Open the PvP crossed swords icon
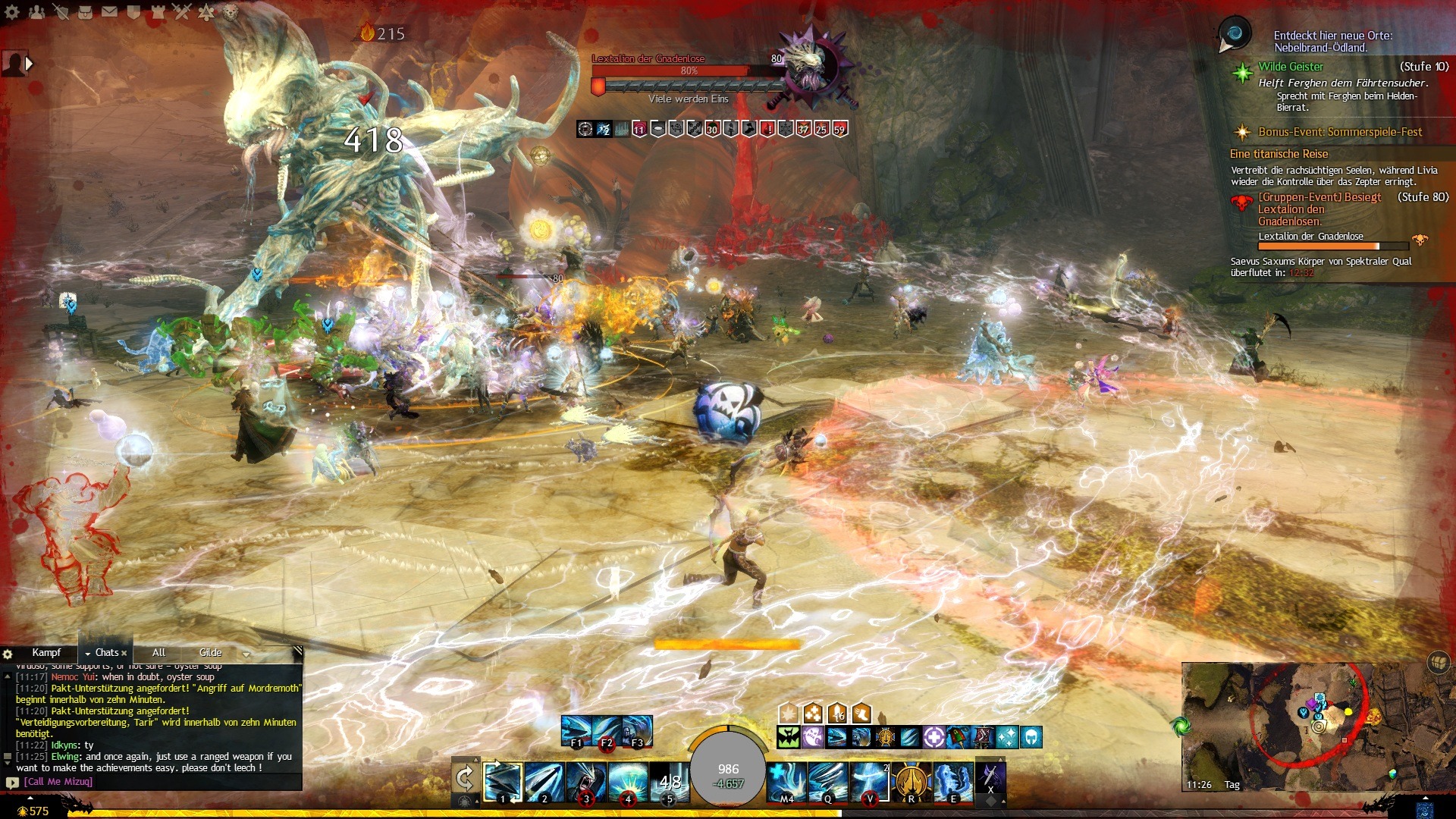The height and width of the screenshot is (819, 1456). pos(182,11)
